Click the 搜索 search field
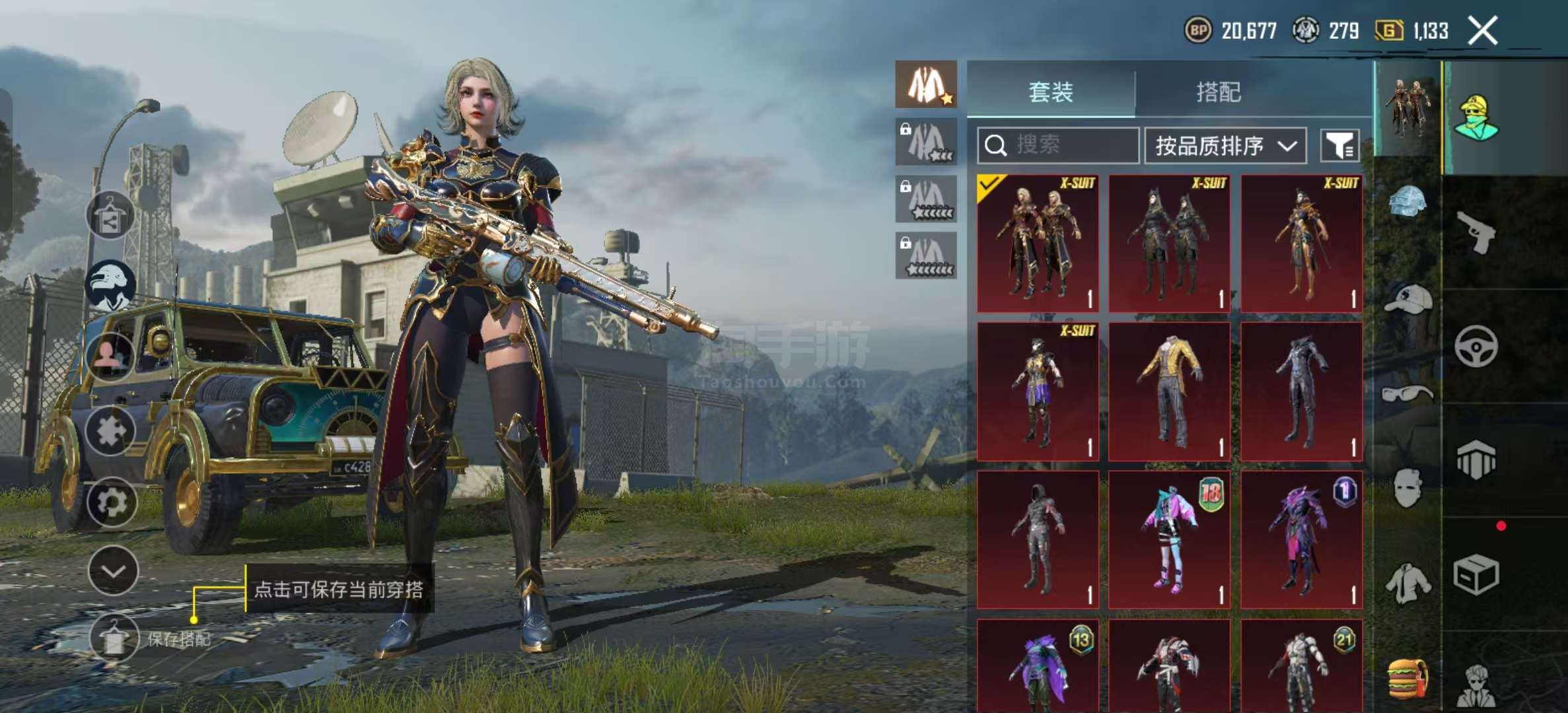This screenshot has width=1568, height=713. pyautogui.click(x=1057, y=145)
